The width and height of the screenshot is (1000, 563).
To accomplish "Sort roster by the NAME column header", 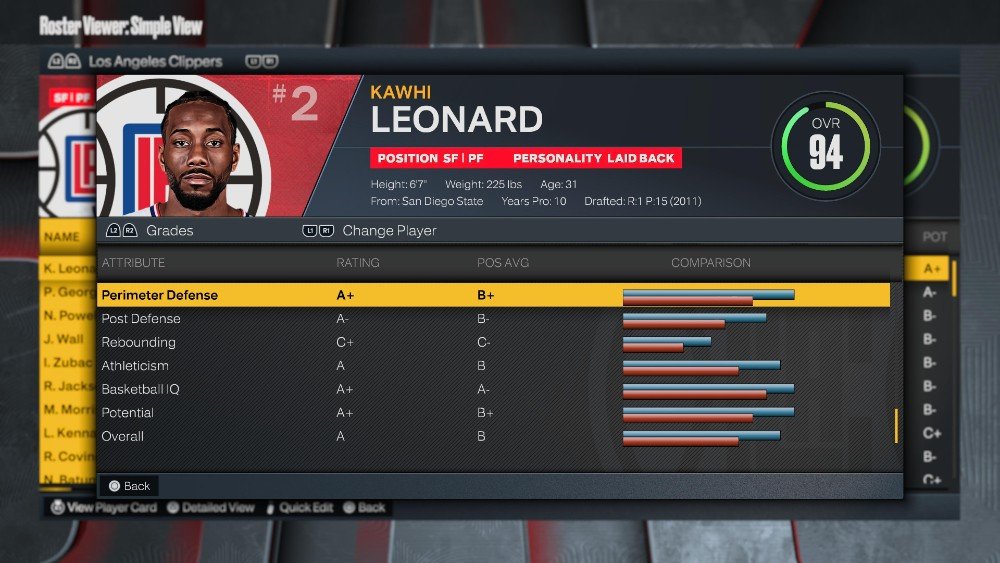I will (61, 238).
